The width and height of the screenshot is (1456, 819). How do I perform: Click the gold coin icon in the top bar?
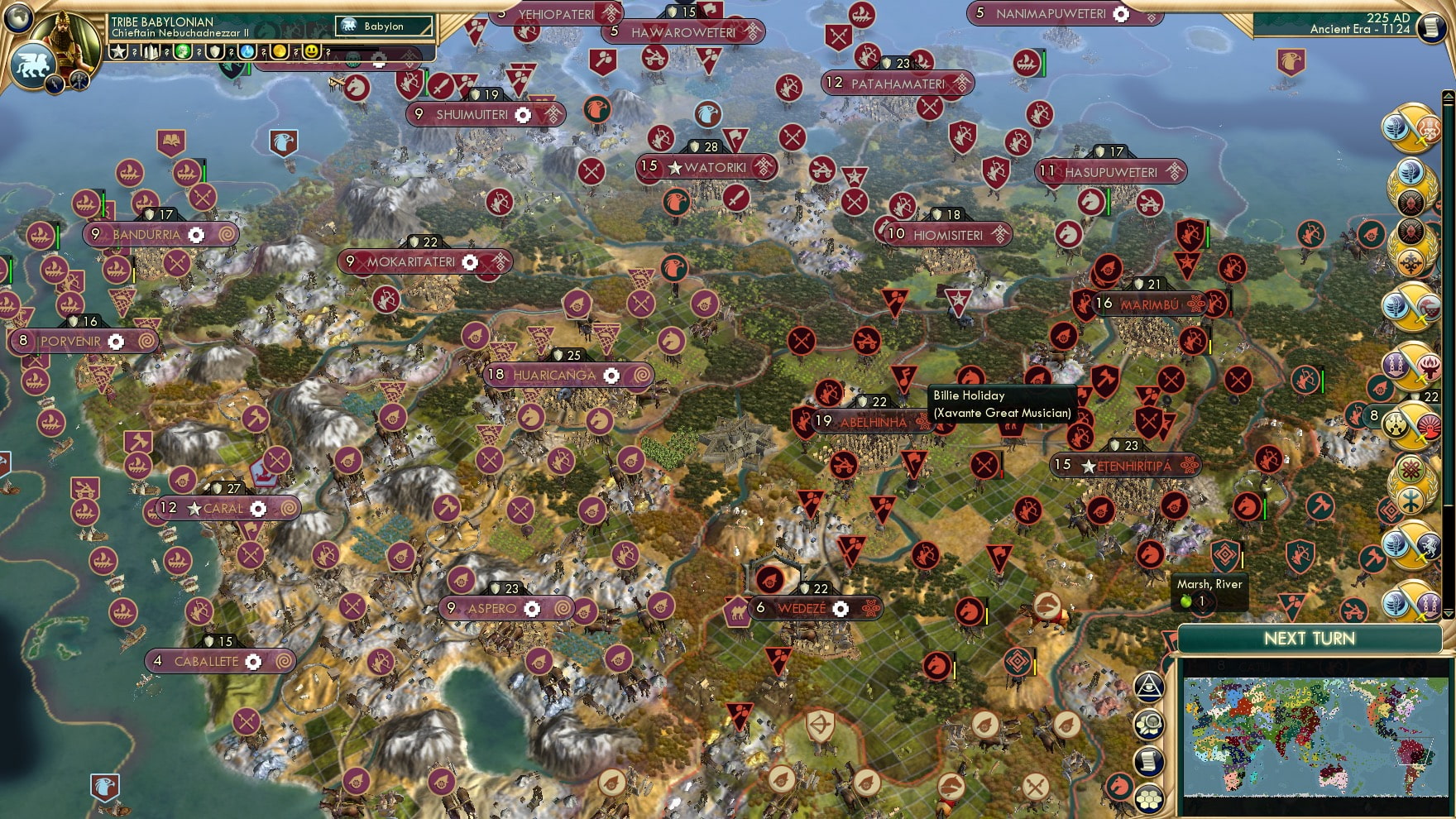(x=279, y=51)
